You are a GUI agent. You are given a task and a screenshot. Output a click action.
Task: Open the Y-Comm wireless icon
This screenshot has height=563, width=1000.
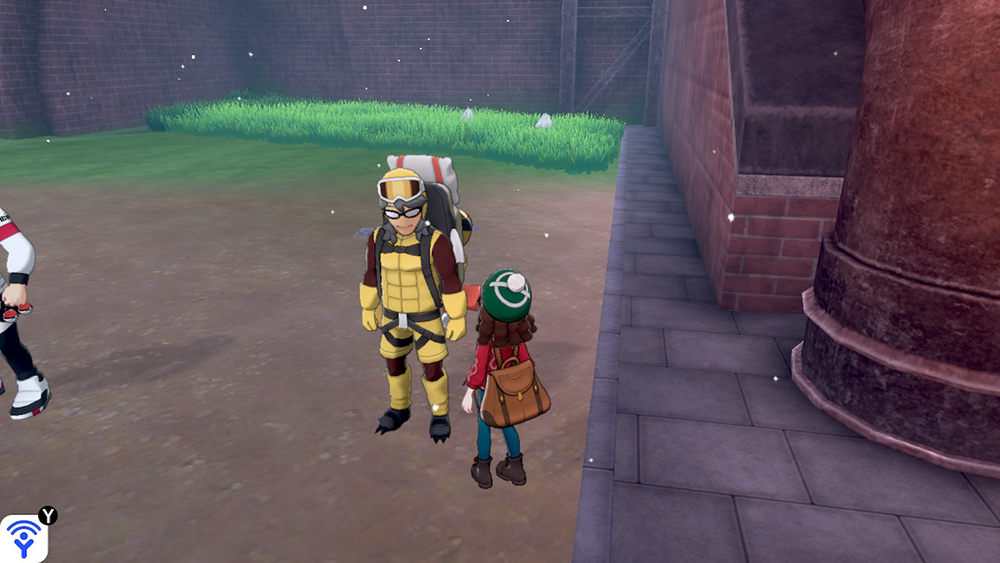pos(22,538)
